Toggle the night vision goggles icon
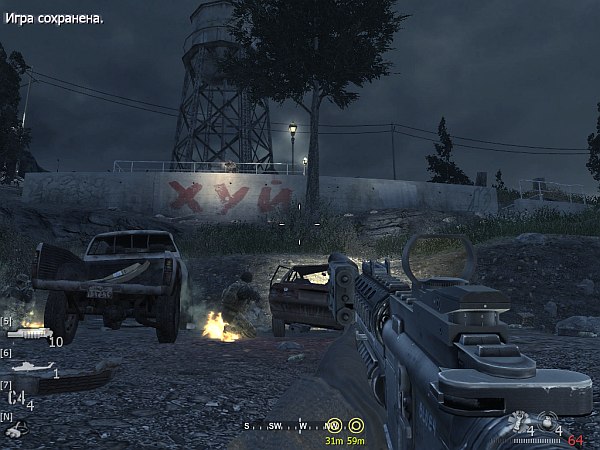This screenshot has height=450, width=600. point(14,430)
